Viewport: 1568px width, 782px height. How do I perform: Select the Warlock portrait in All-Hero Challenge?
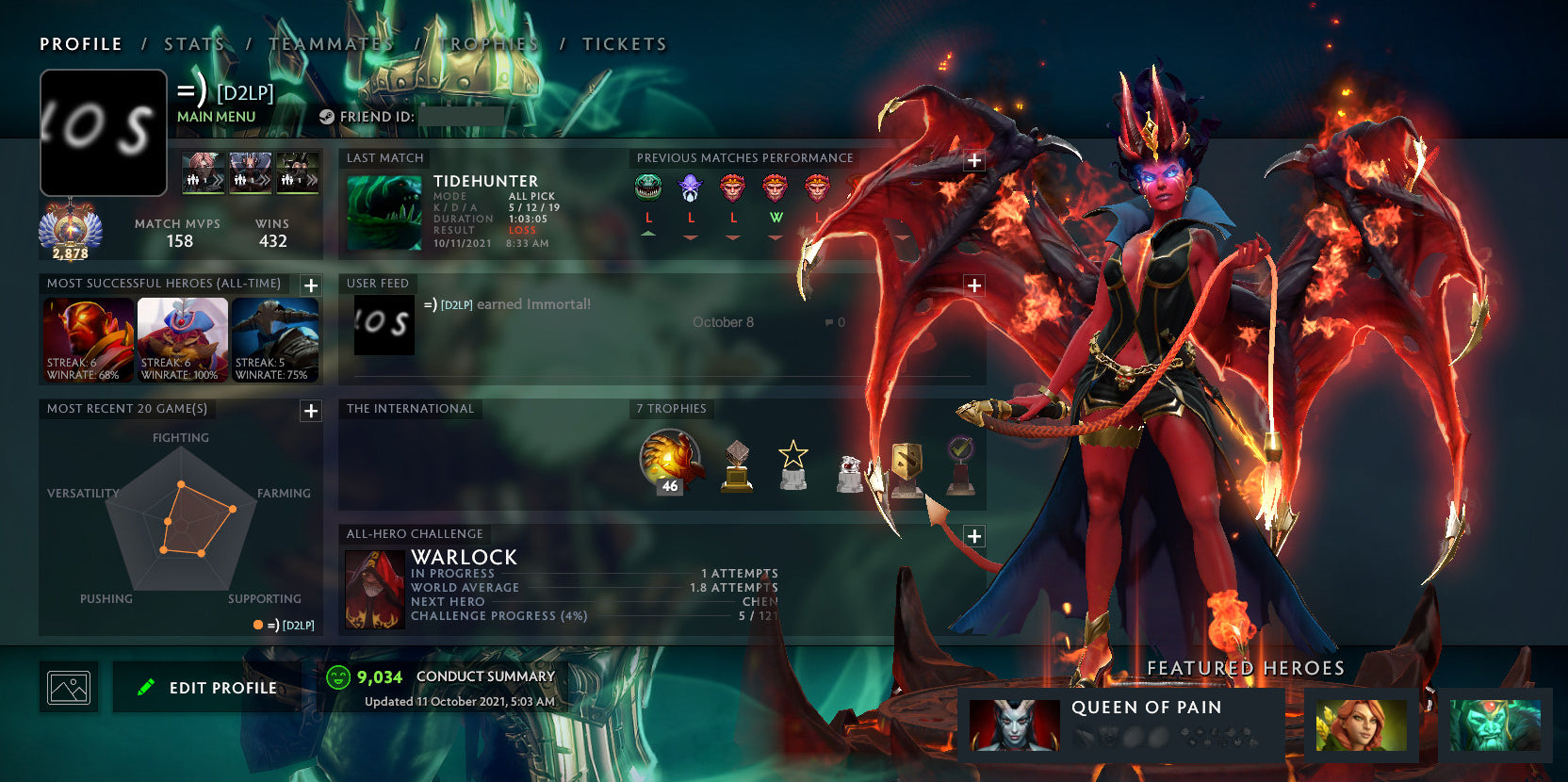374,589
